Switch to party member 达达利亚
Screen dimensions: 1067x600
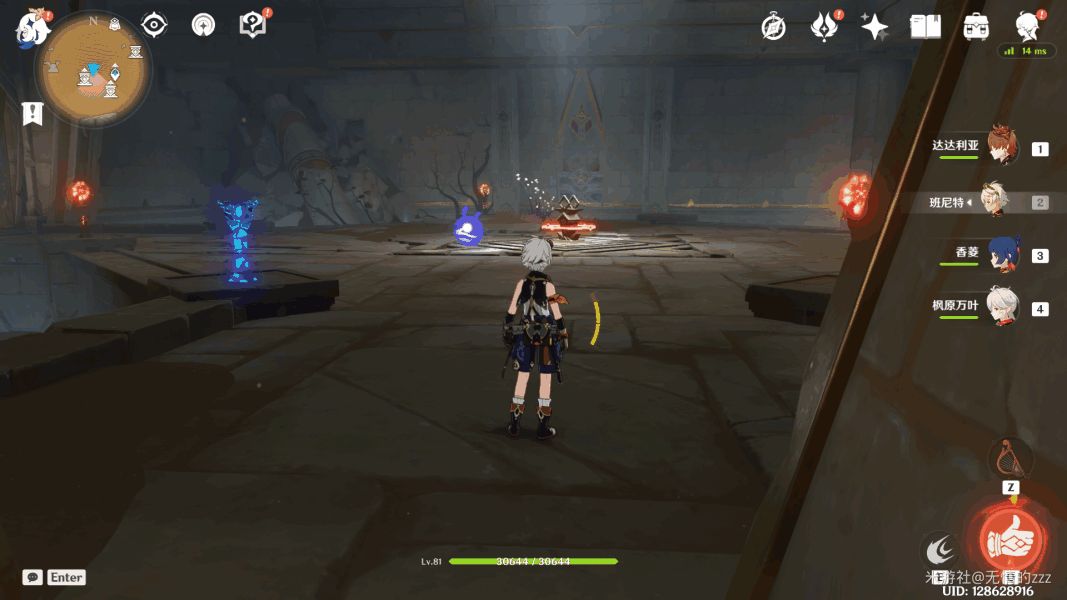pos(1001,147)
